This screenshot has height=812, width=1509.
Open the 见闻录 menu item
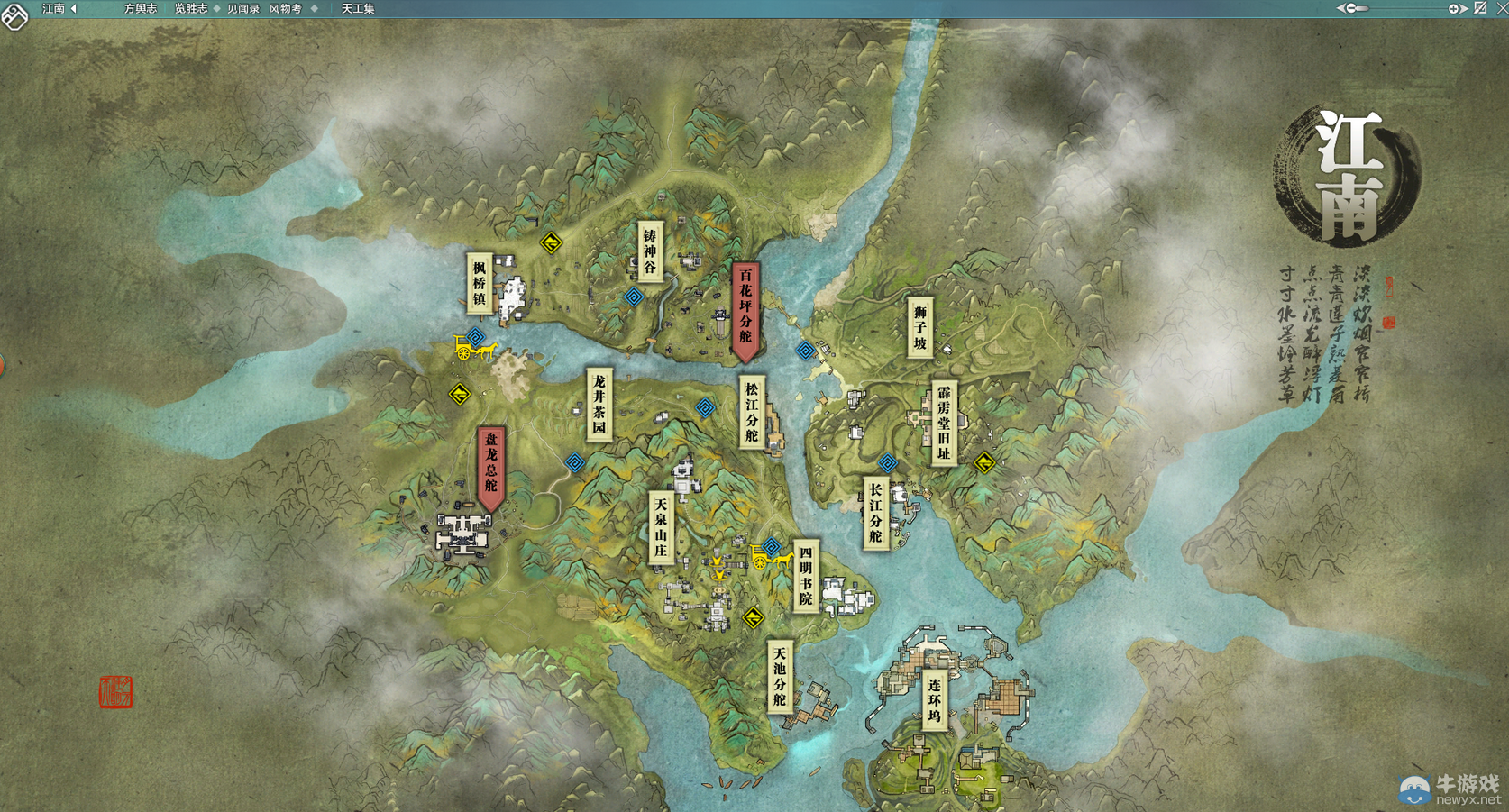(244, 8)
